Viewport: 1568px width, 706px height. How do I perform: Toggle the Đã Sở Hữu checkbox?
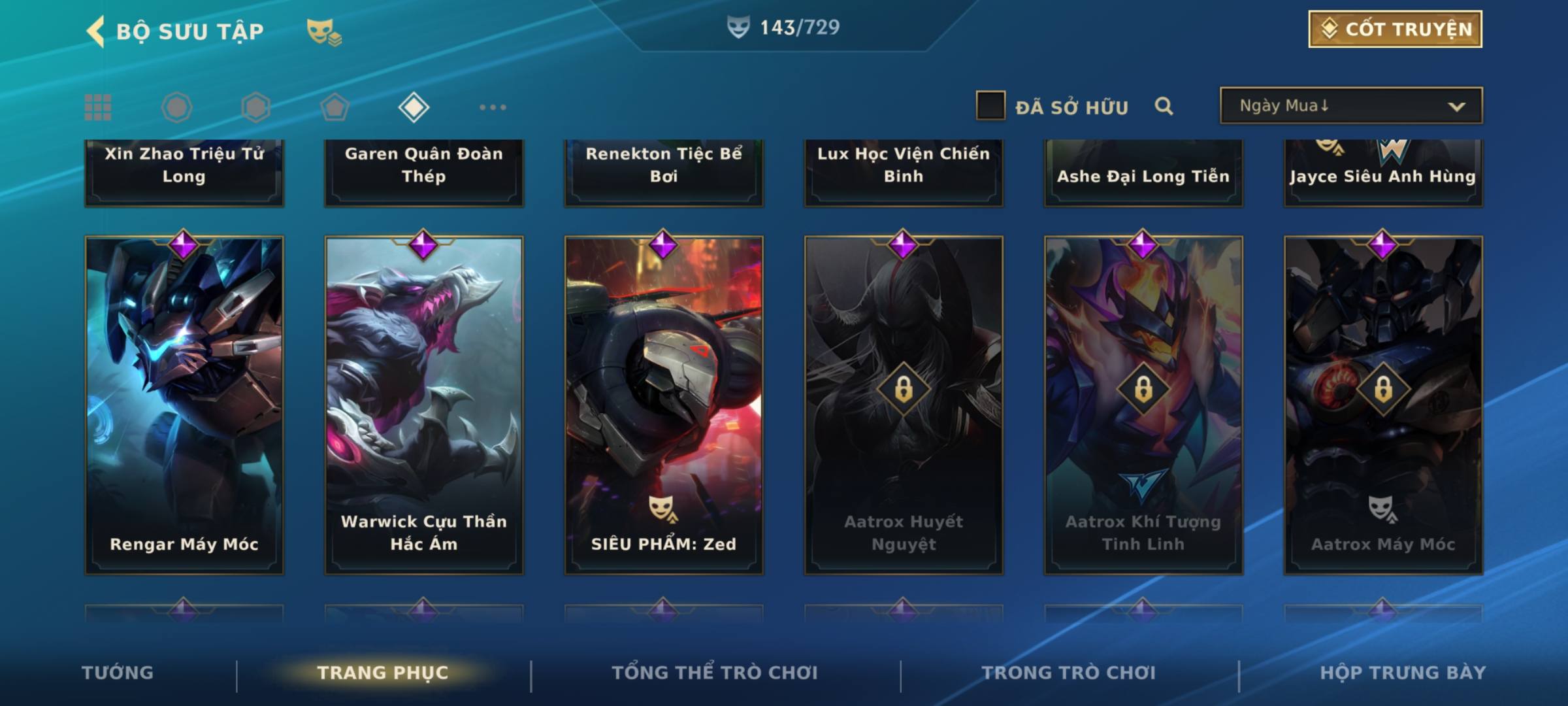click(x=990, y=106)
